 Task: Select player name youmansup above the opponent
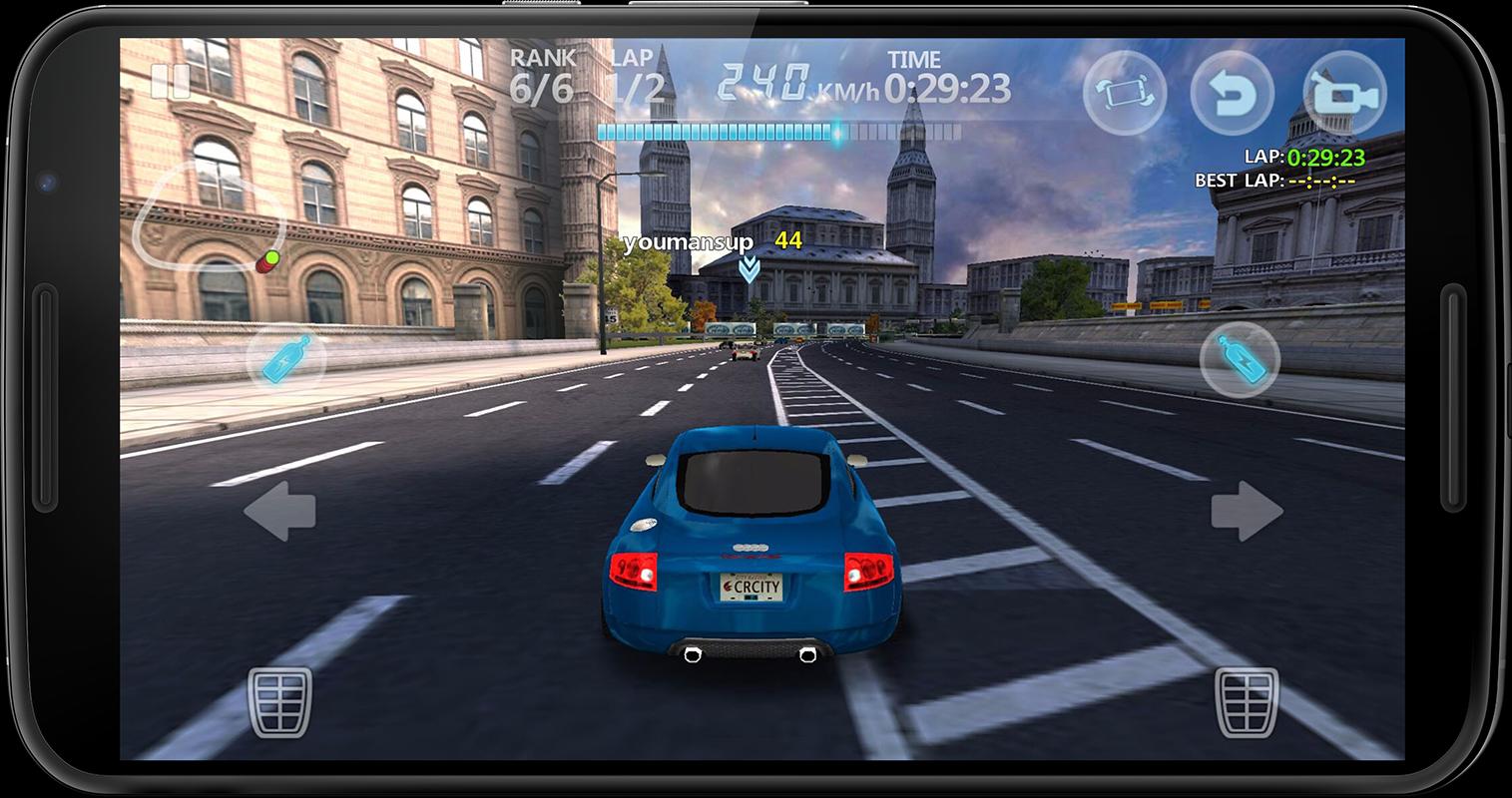(689, 240)
